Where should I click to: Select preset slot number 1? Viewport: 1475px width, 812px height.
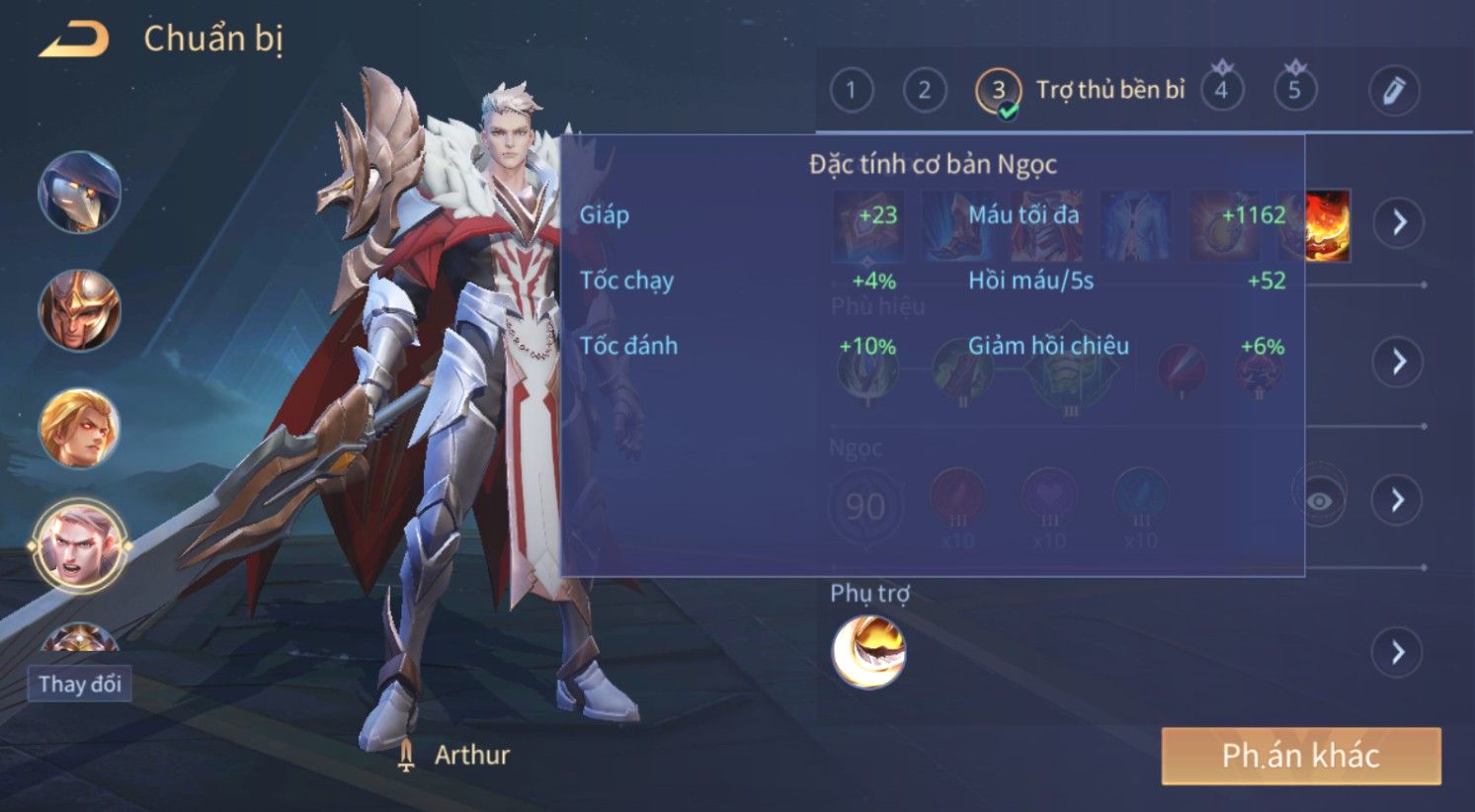(851, 91)
